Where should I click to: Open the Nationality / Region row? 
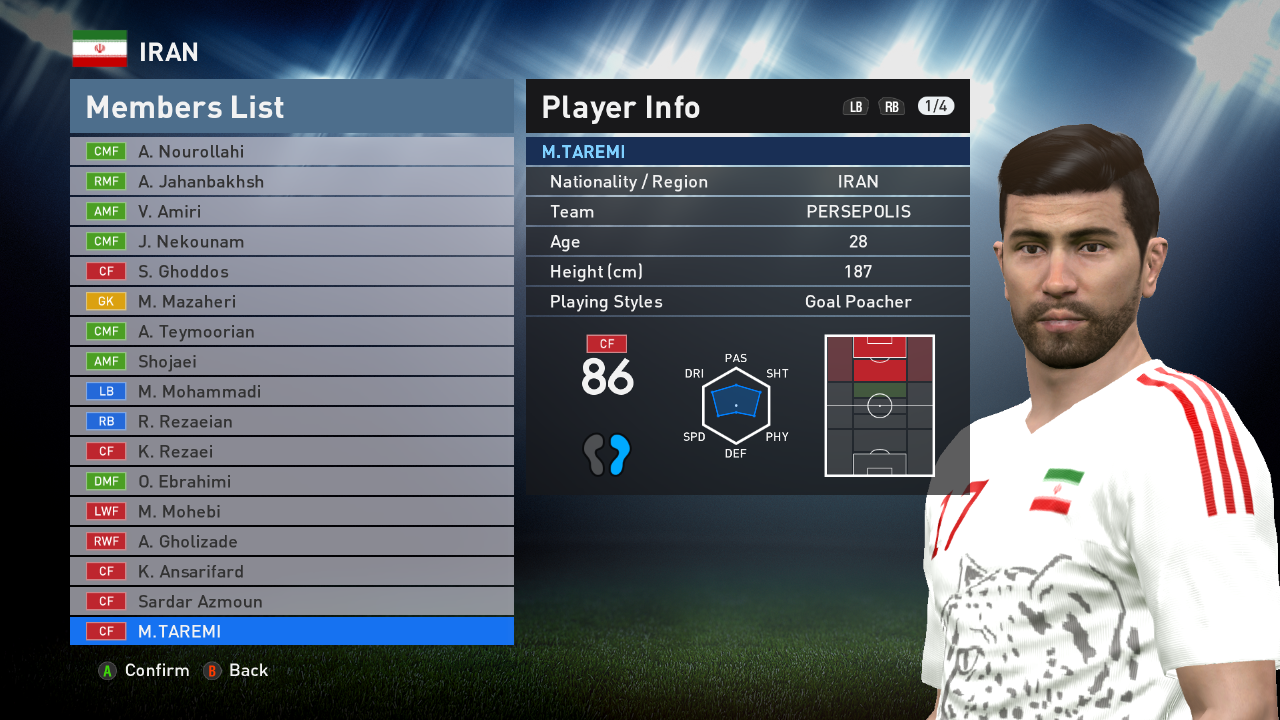coord(747,181)
